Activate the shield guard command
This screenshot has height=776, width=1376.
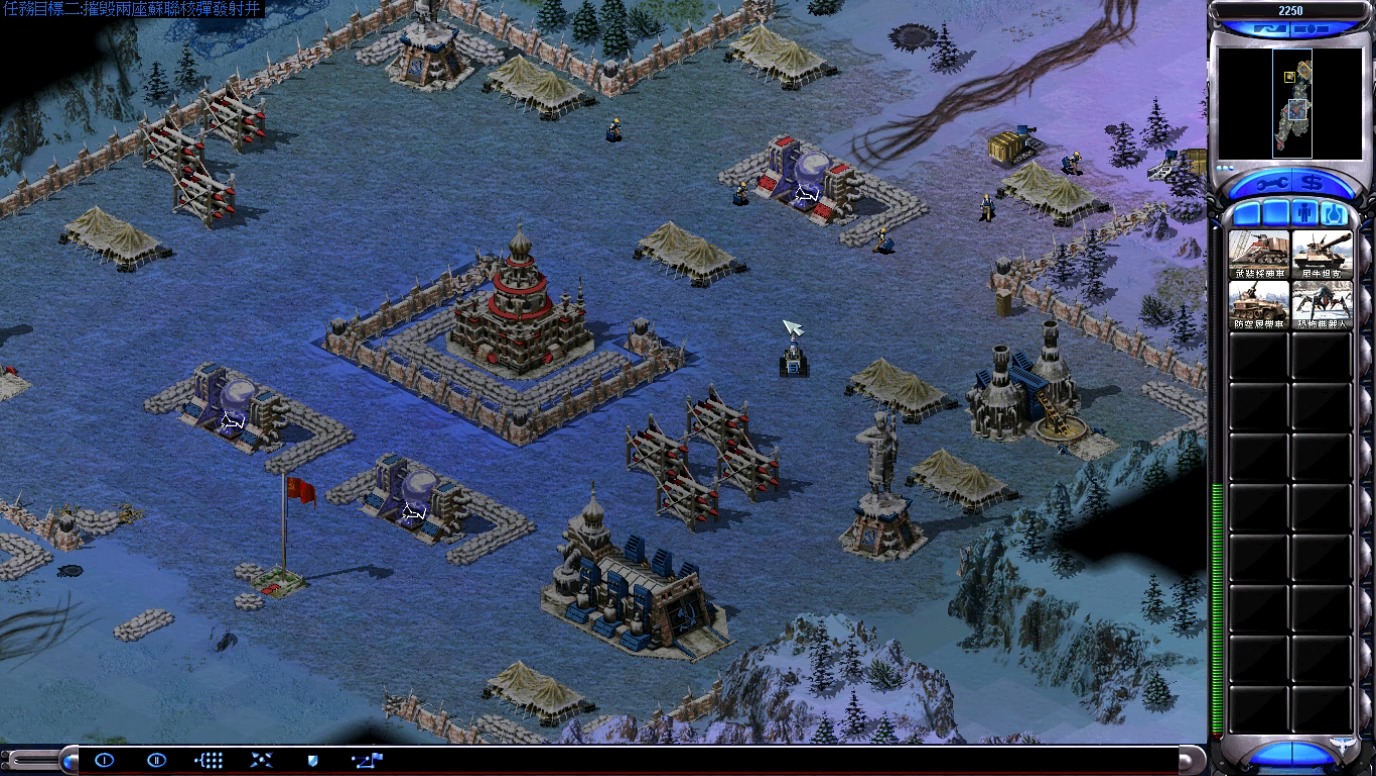[313, 761]
